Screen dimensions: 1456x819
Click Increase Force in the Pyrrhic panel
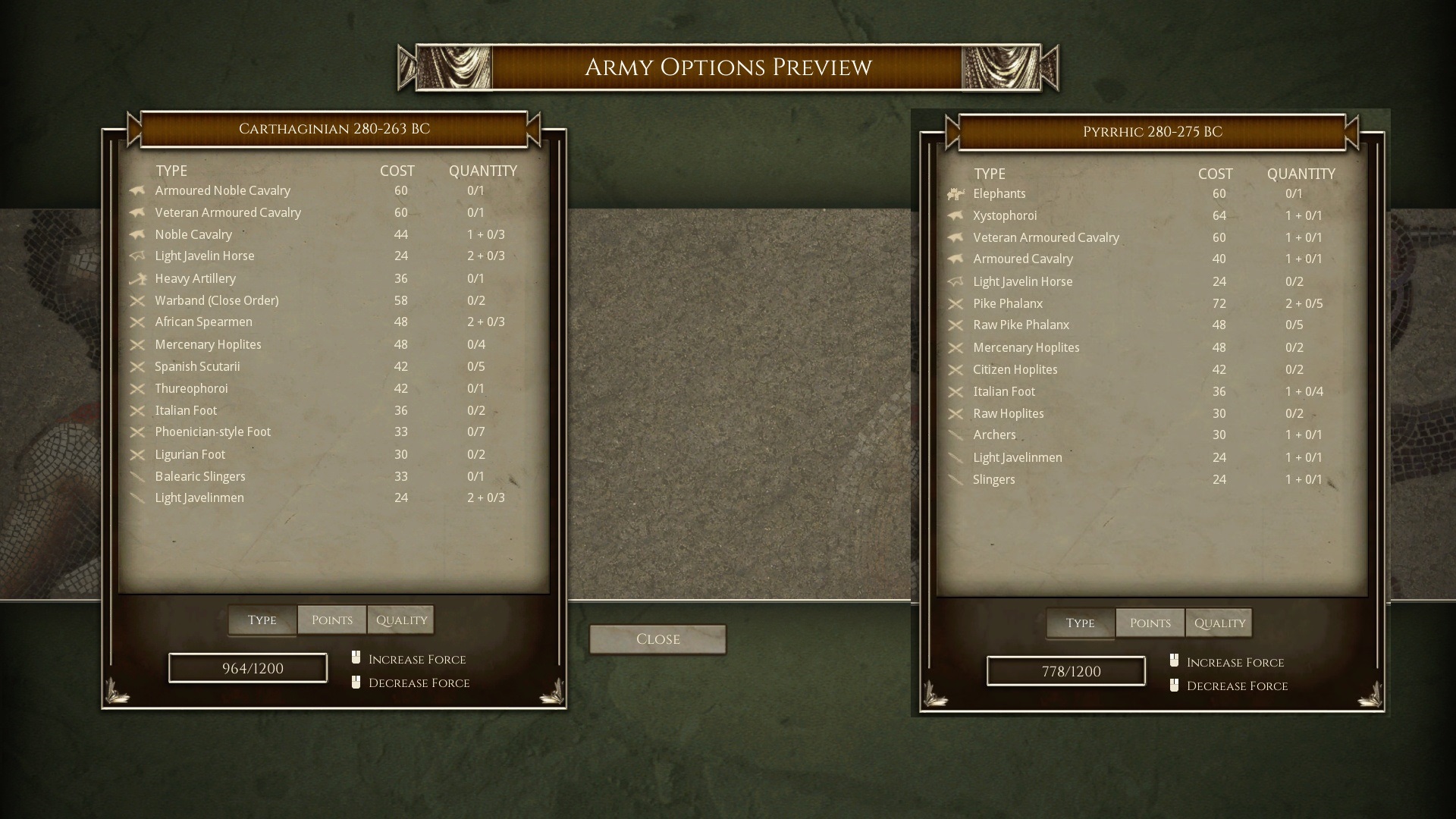(1235, 661)
